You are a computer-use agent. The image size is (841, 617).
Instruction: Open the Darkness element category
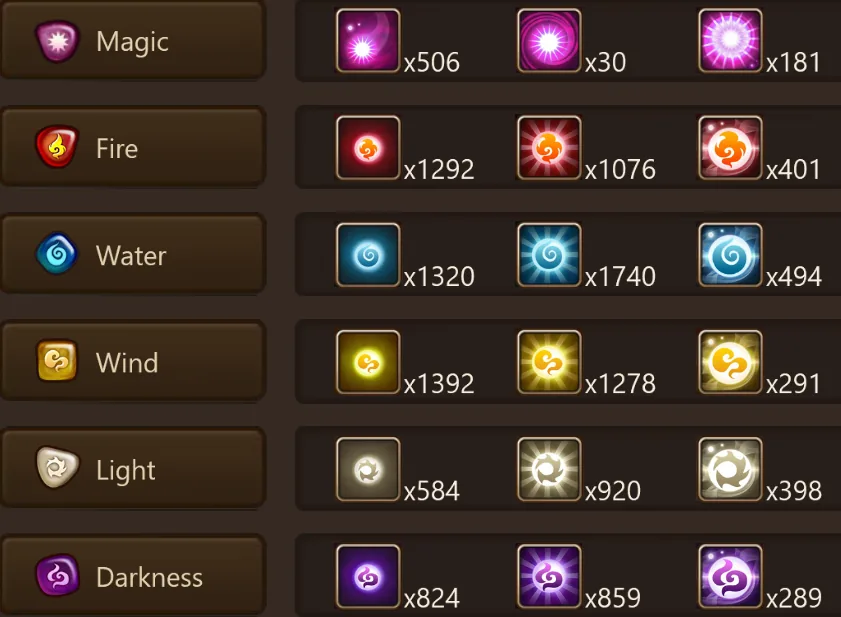(x=132, y=577)
